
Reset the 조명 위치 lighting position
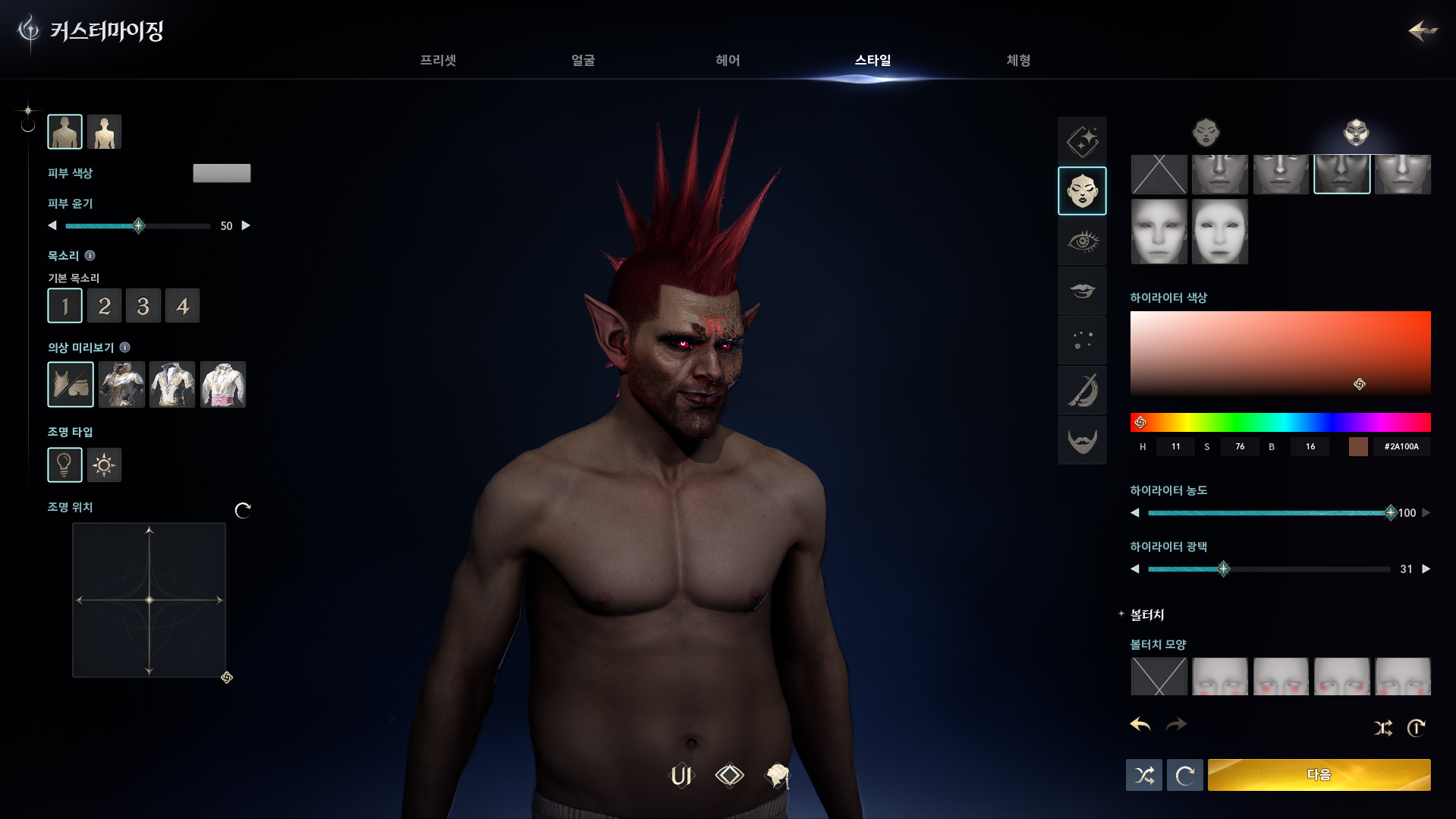click(243, 510)
